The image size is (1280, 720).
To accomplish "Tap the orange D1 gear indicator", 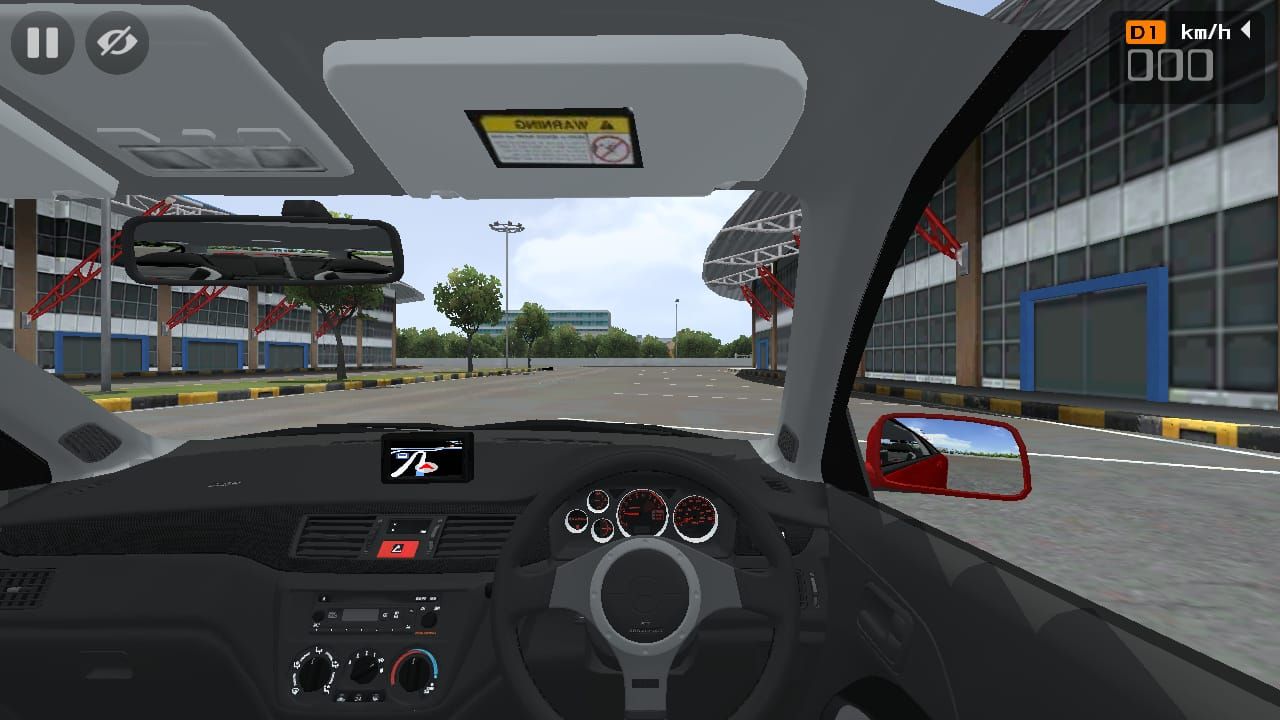I will point(1144,31).
